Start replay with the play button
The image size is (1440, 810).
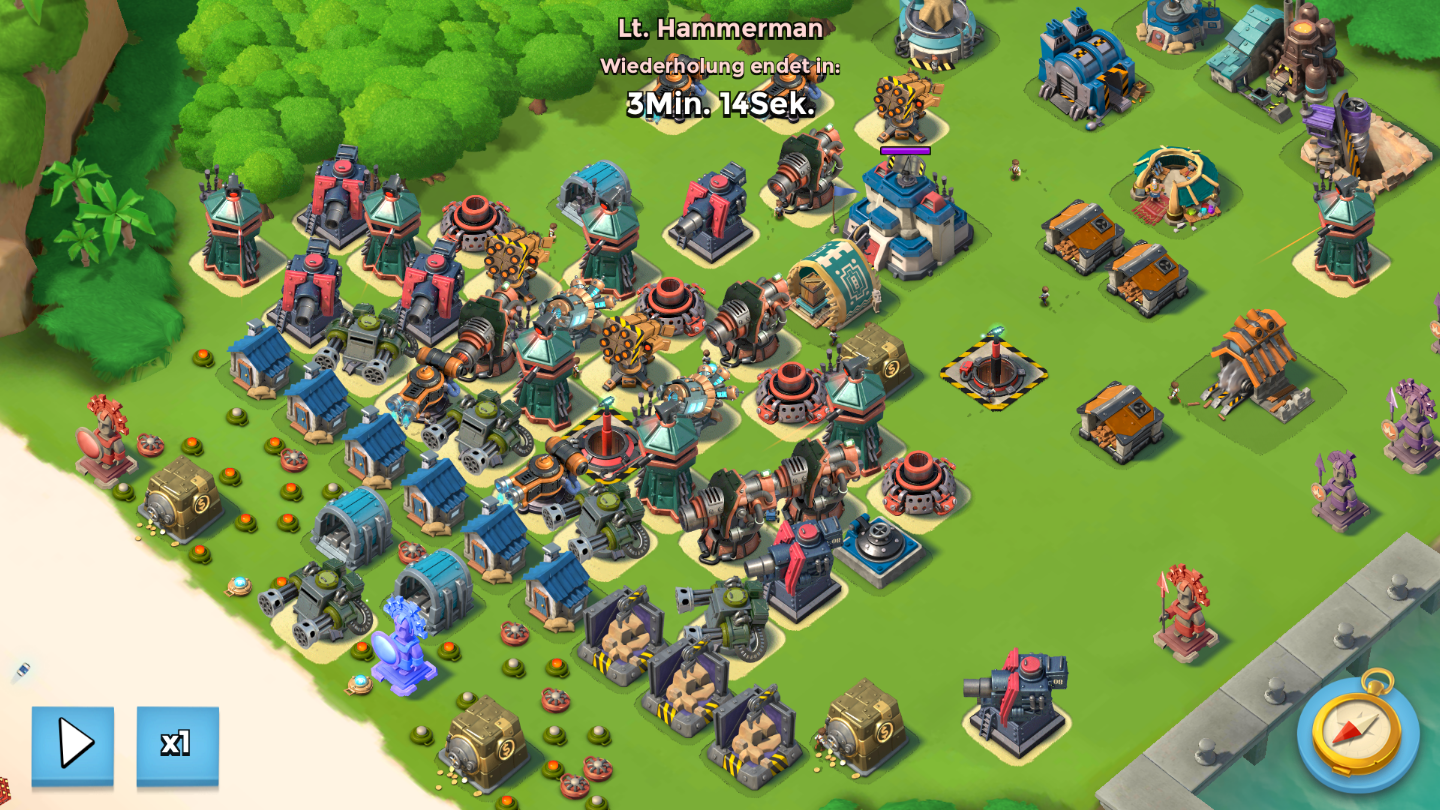coord(73,744)
